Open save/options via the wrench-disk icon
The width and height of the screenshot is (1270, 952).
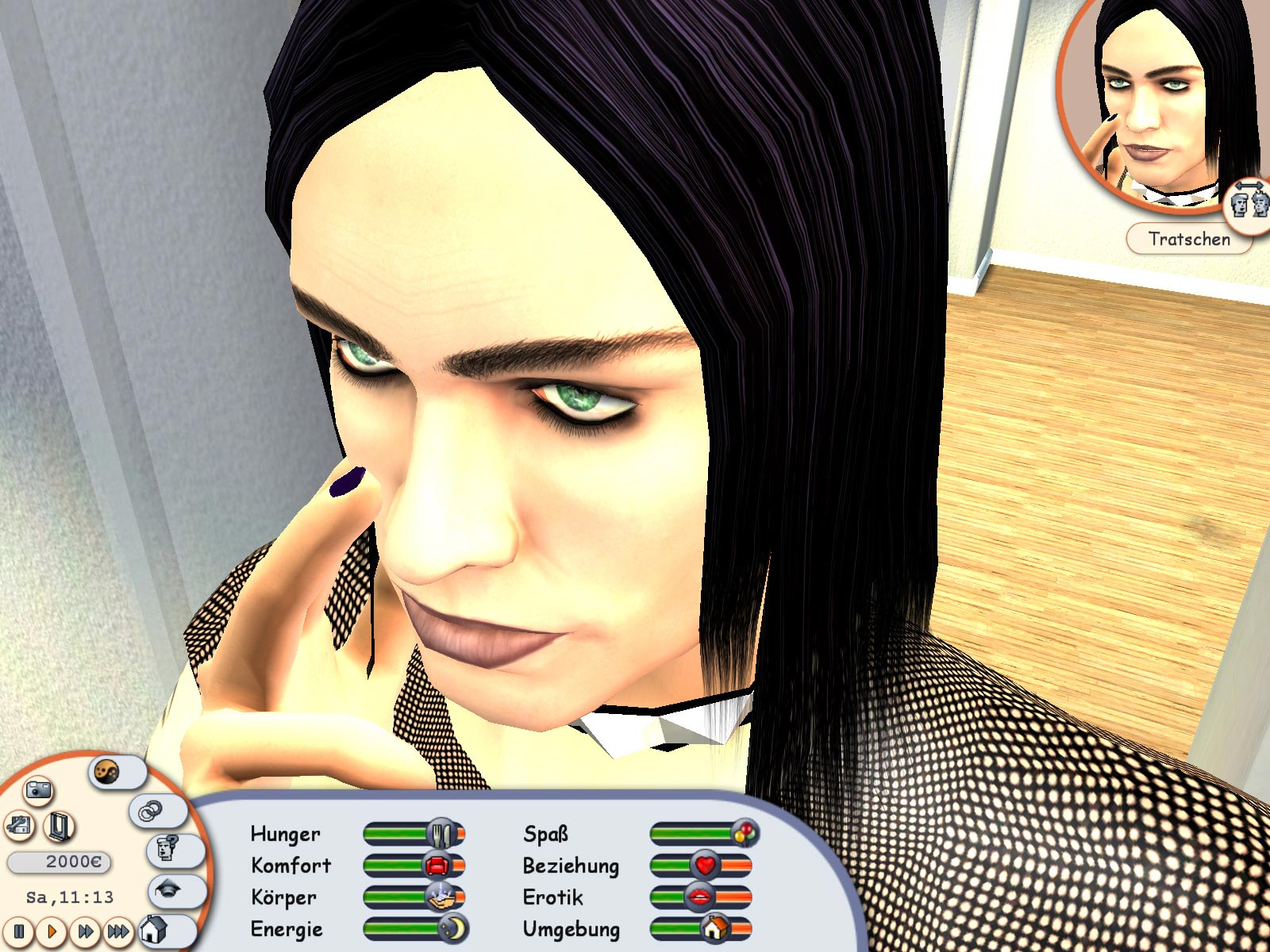(17, 826)
